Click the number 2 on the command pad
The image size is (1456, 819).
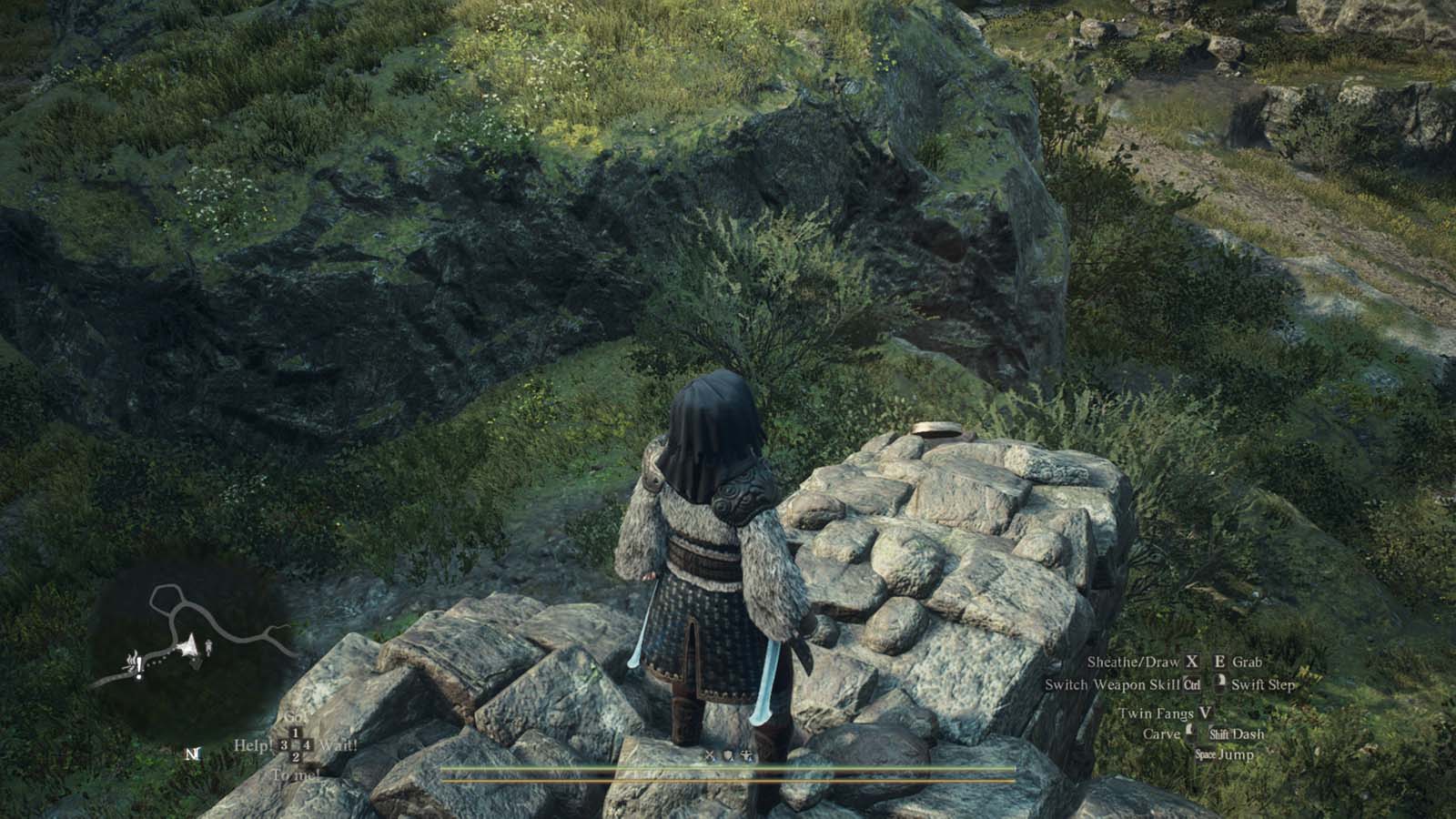(297, 757)
